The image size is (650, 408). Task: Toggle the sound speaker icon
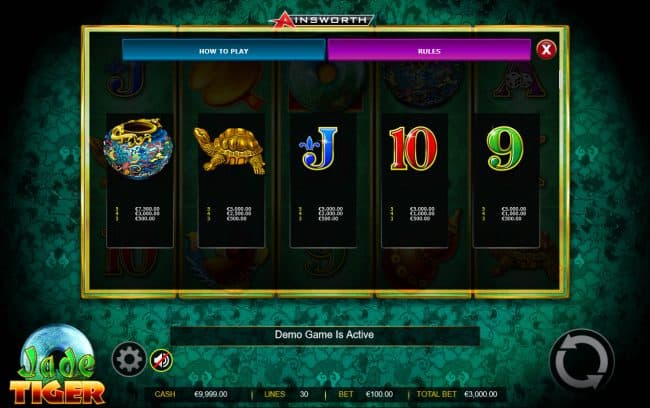point(160,359)
